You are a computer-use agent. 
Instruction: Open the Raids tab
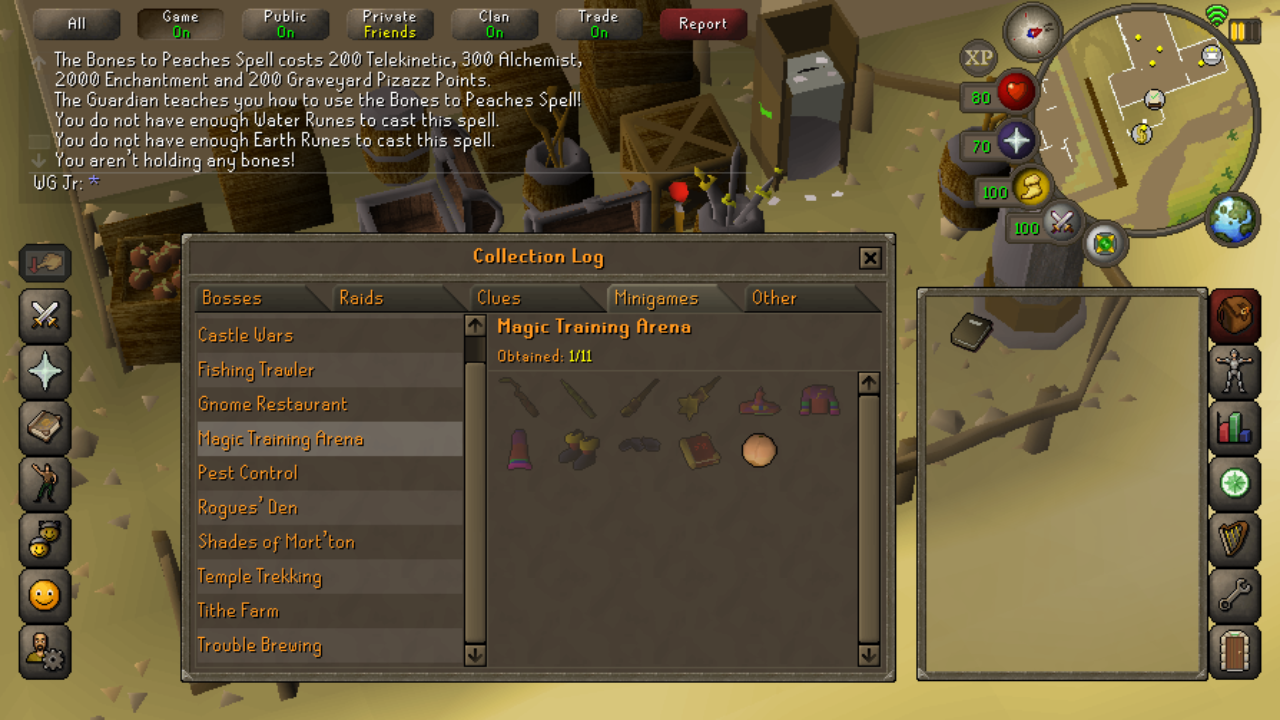pyautogui.click(x=361, y=298)
